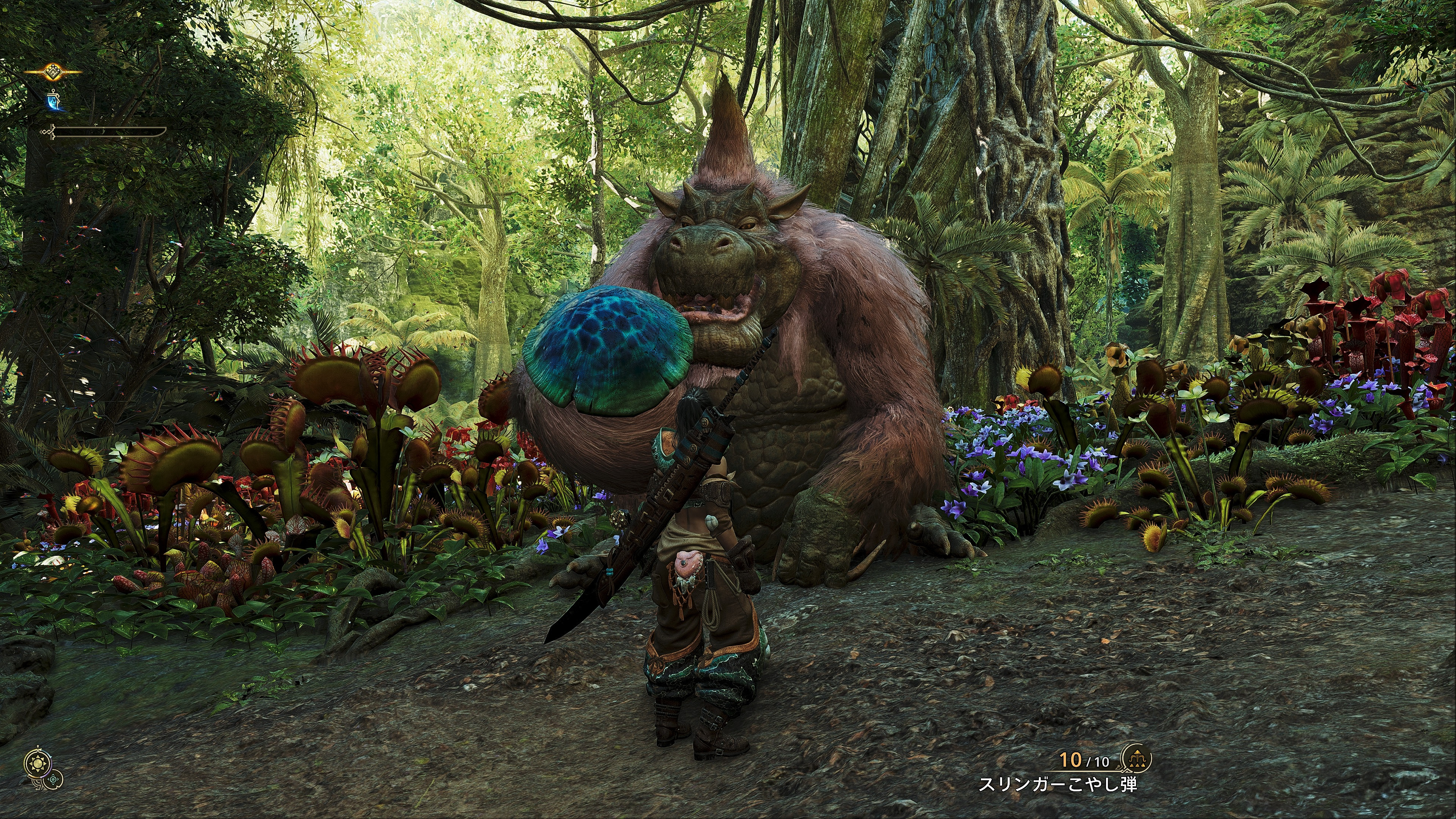Click the glowing gold diamond emblem
This screenshot has width=1456, height=819.
pyautogui.click(x=53, y=72)
